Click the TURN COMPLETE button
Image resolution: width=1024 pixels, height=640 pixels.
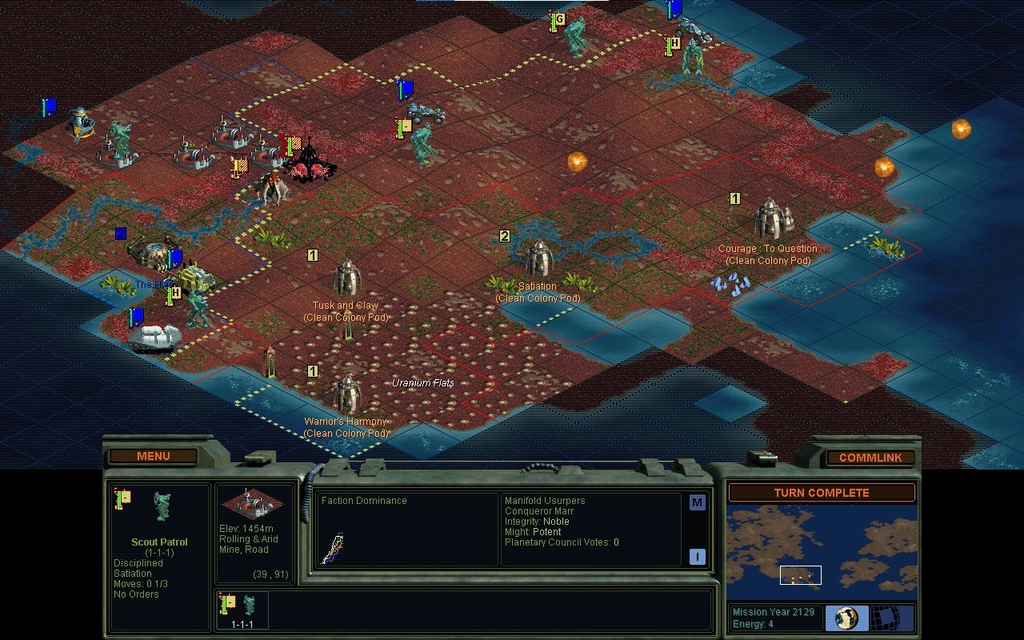pyautogui.click(x=820, y=493)
